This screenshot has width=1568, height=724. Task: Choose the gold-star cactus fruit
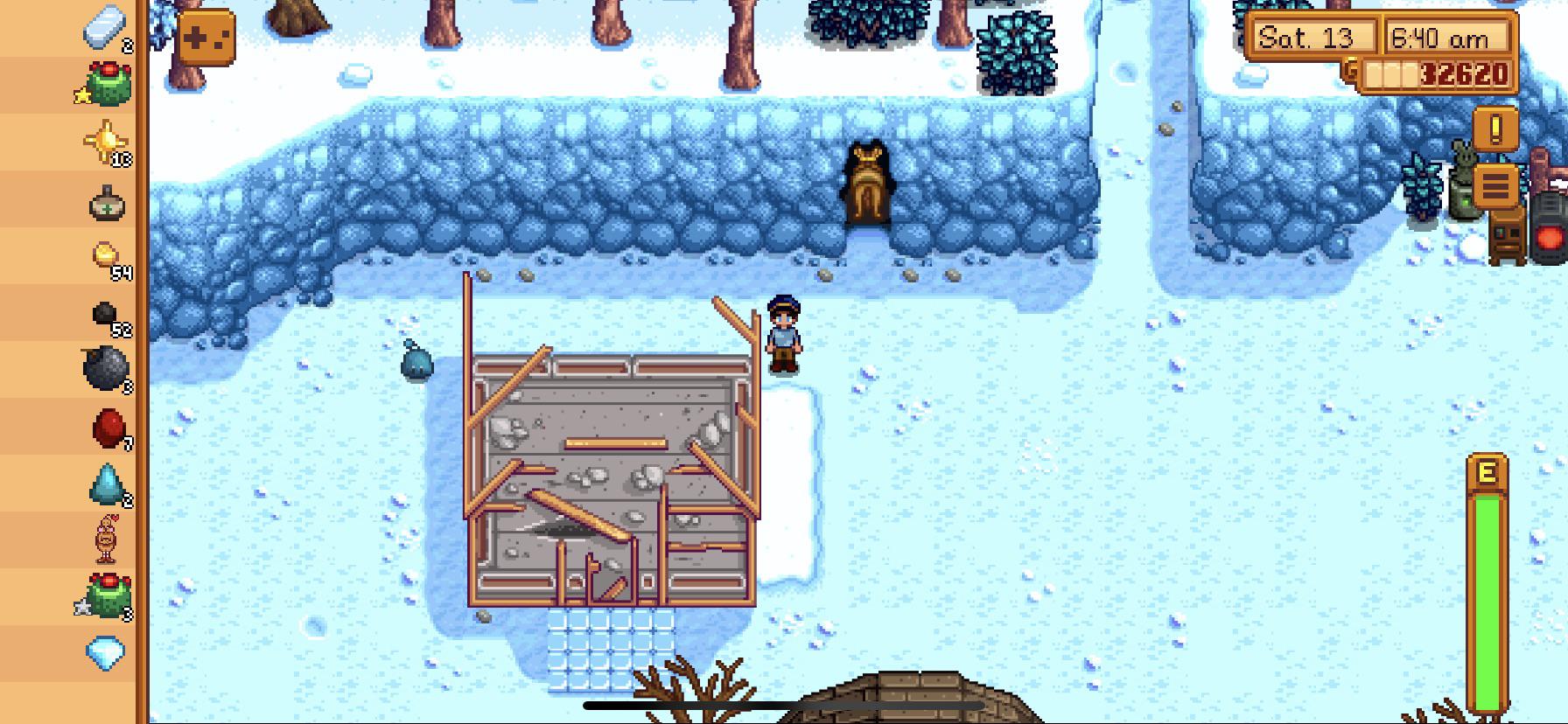[107, 85]
